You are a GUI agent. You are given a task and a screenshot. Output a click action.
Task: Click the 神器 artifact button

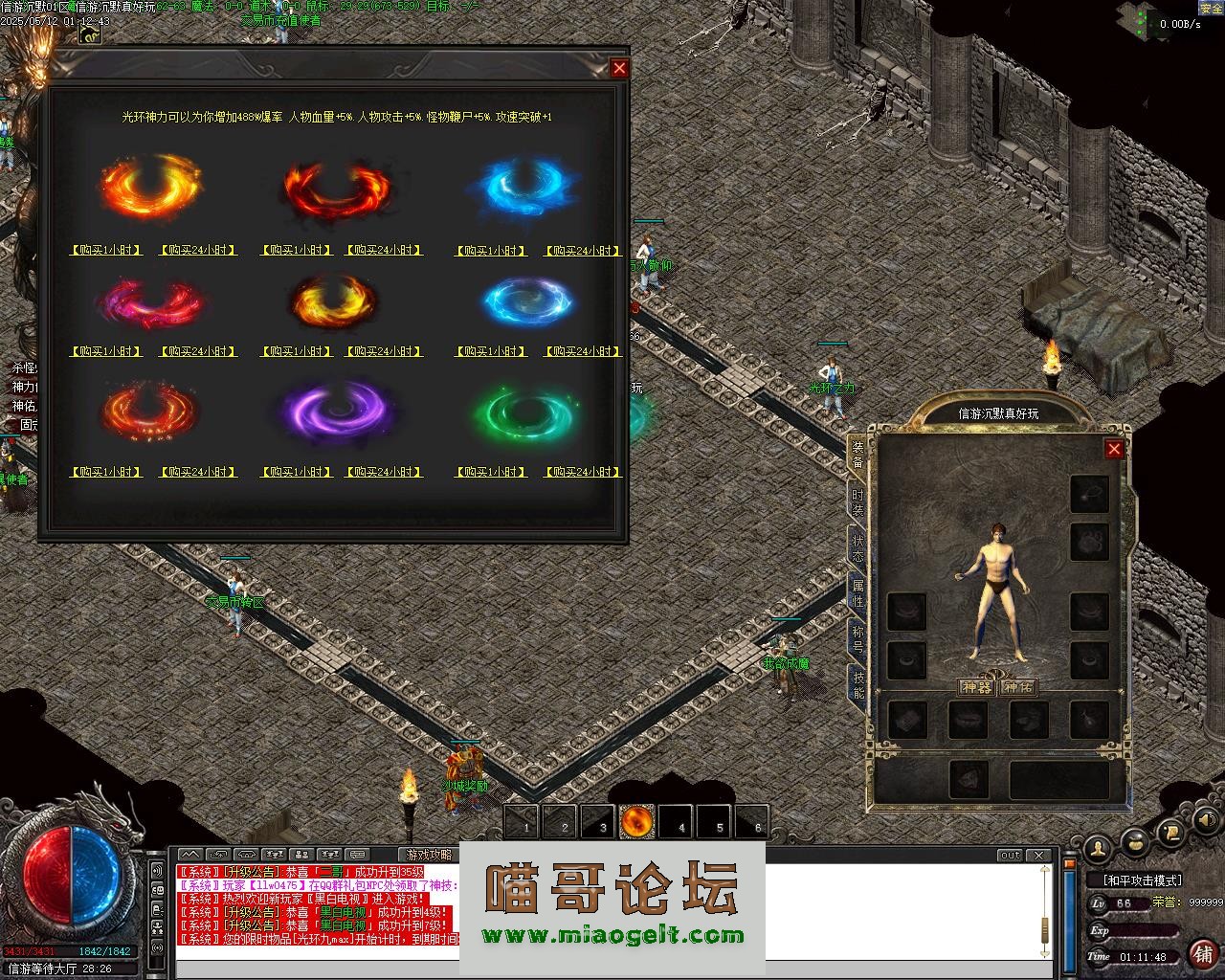point(977,687)
